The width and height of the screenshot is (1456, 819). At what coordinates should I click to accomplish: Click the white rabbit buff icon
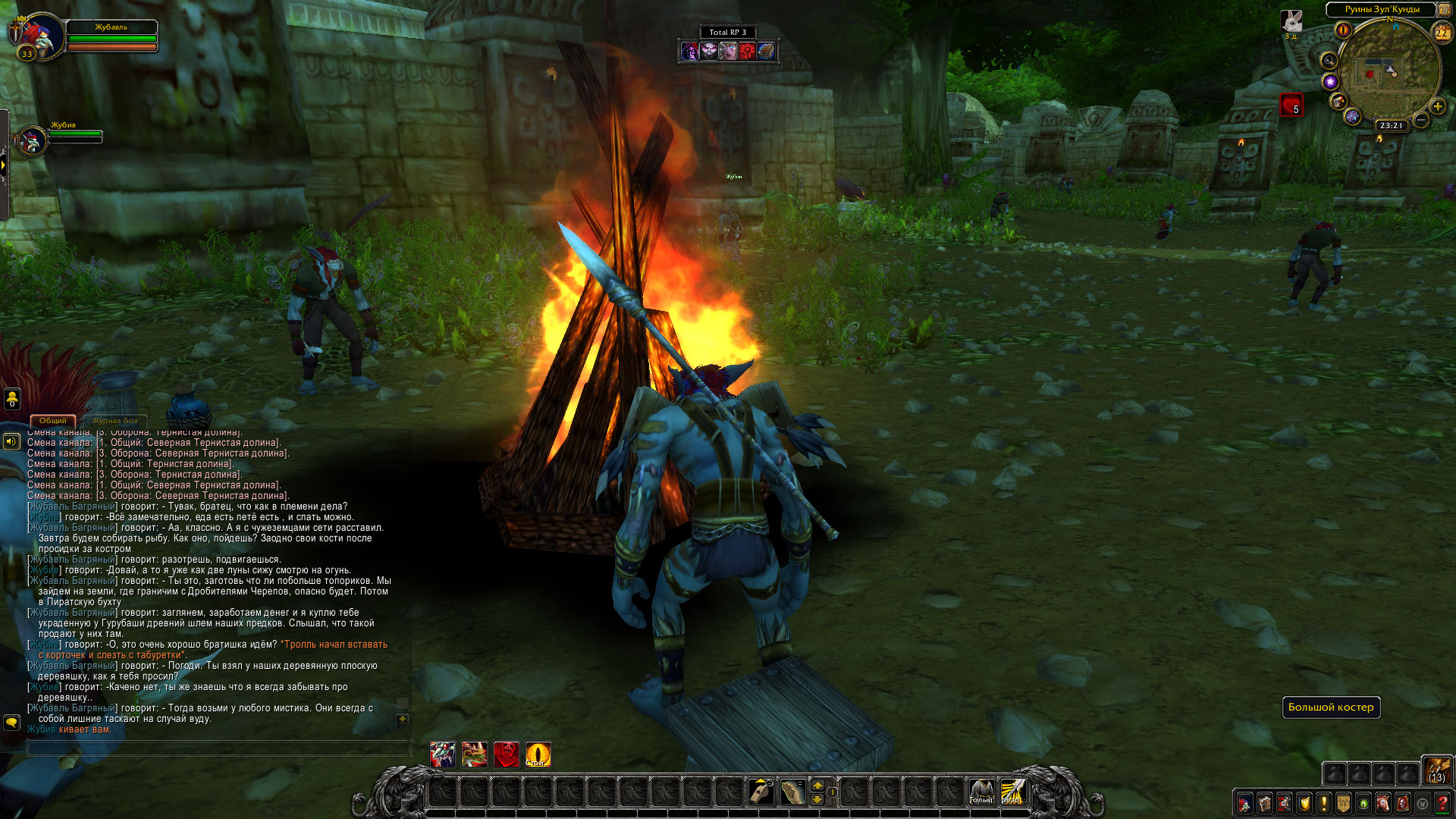coord(1291,21)
